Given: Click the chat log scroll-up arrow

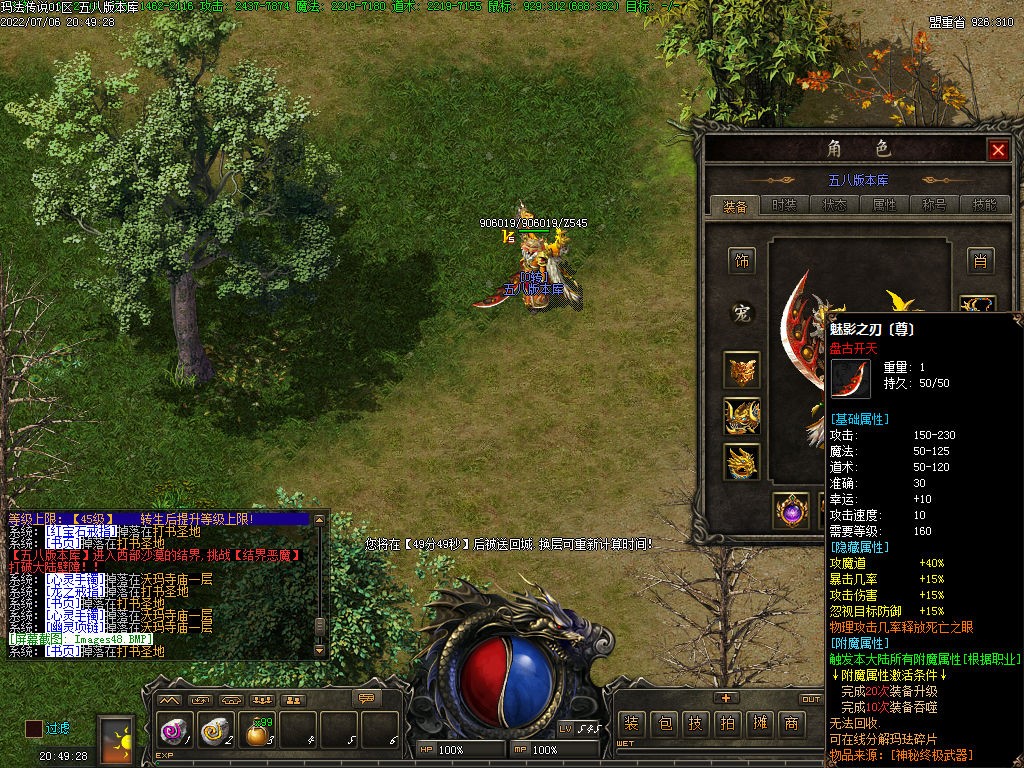Looking at the screenshot, I should [x=319, y=521].
